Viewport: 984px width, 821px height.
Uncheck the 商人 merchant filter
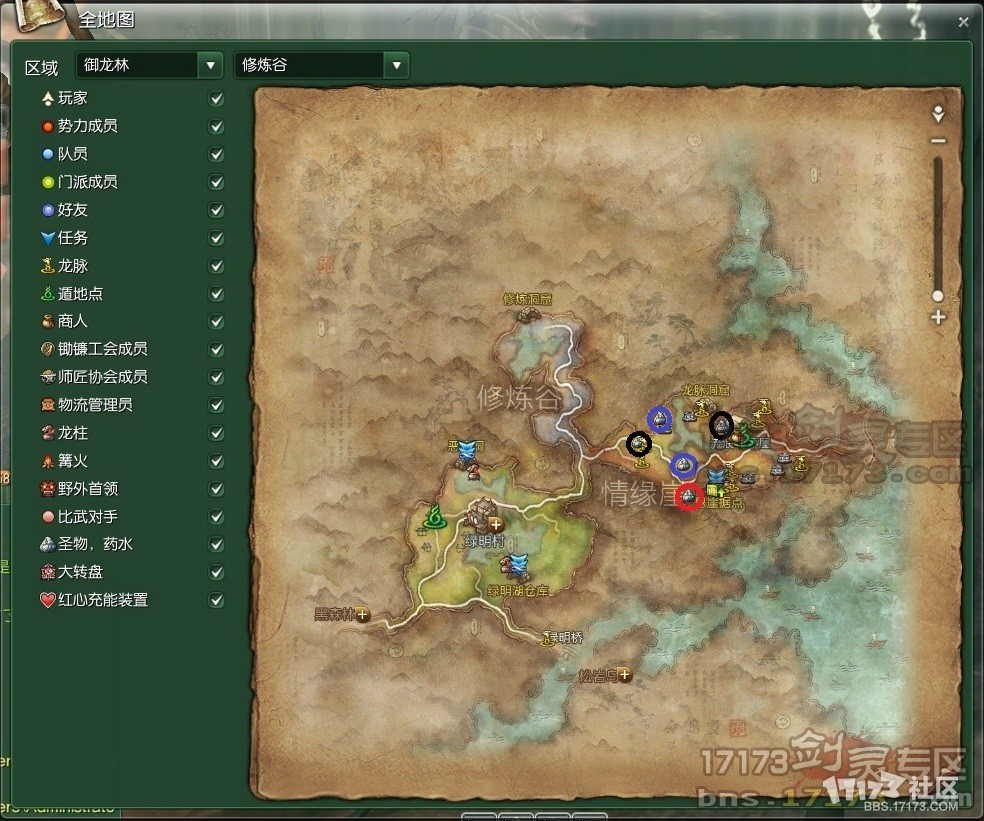click(x=216, y=322)
